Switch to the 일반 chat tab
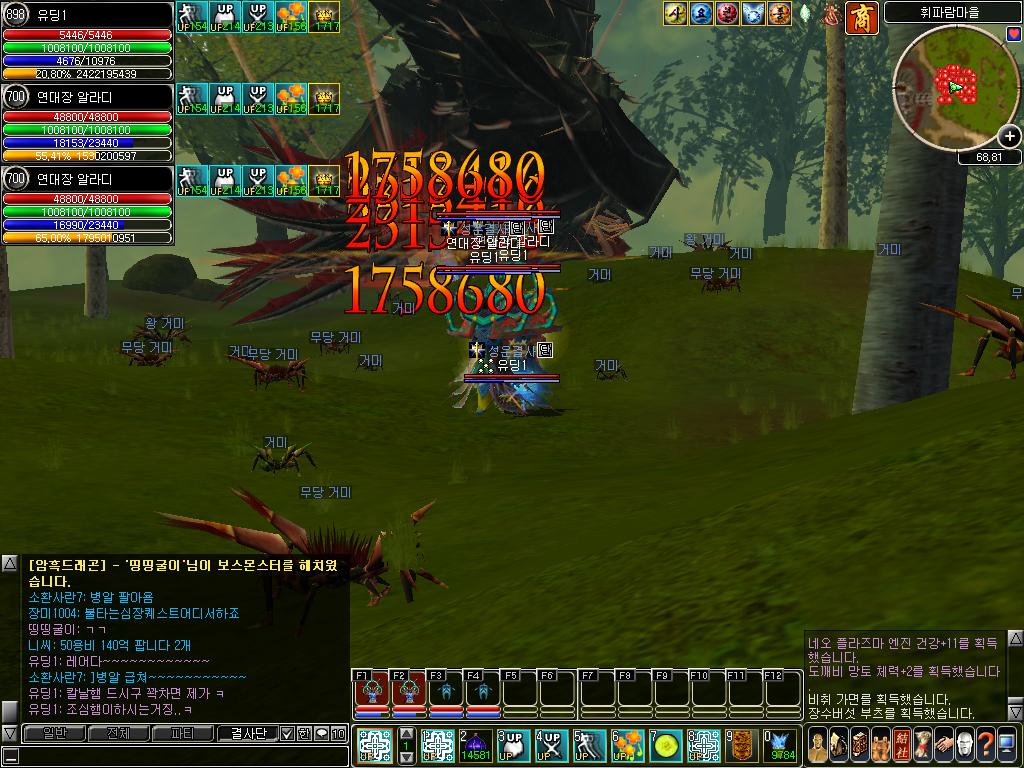The width and height of the screenshot is (1024, 768). click(x=55, y=733)
